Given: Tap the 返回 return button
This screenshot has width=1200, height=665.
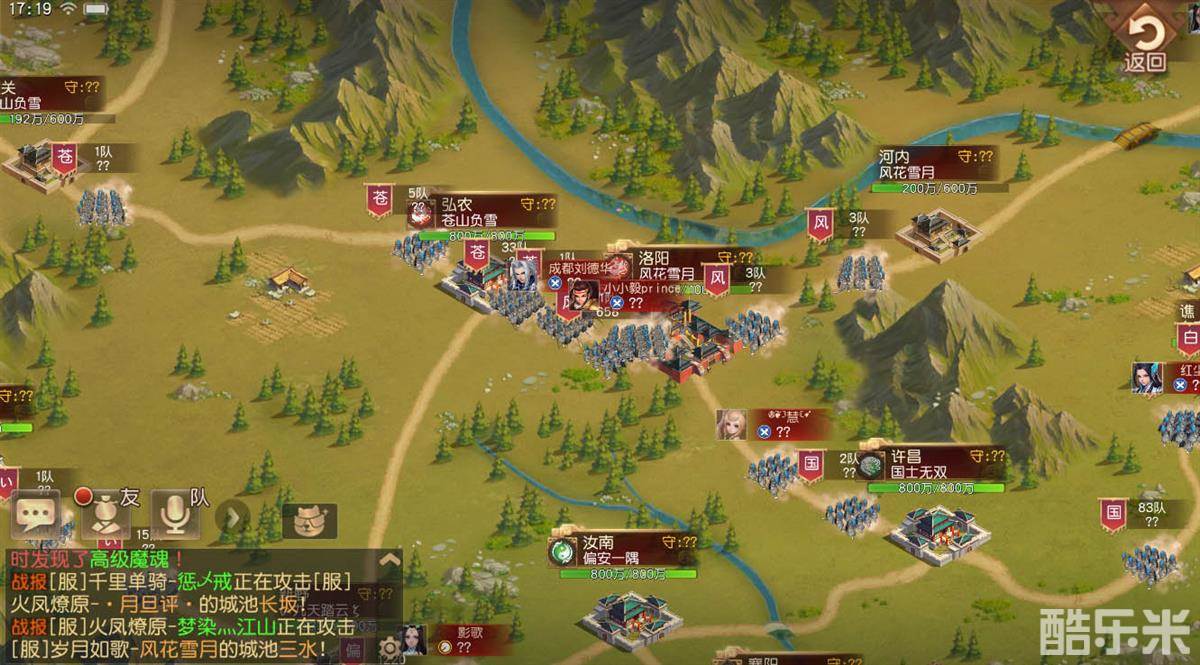Looking at the screenshot, I should tap(1144, 42).
